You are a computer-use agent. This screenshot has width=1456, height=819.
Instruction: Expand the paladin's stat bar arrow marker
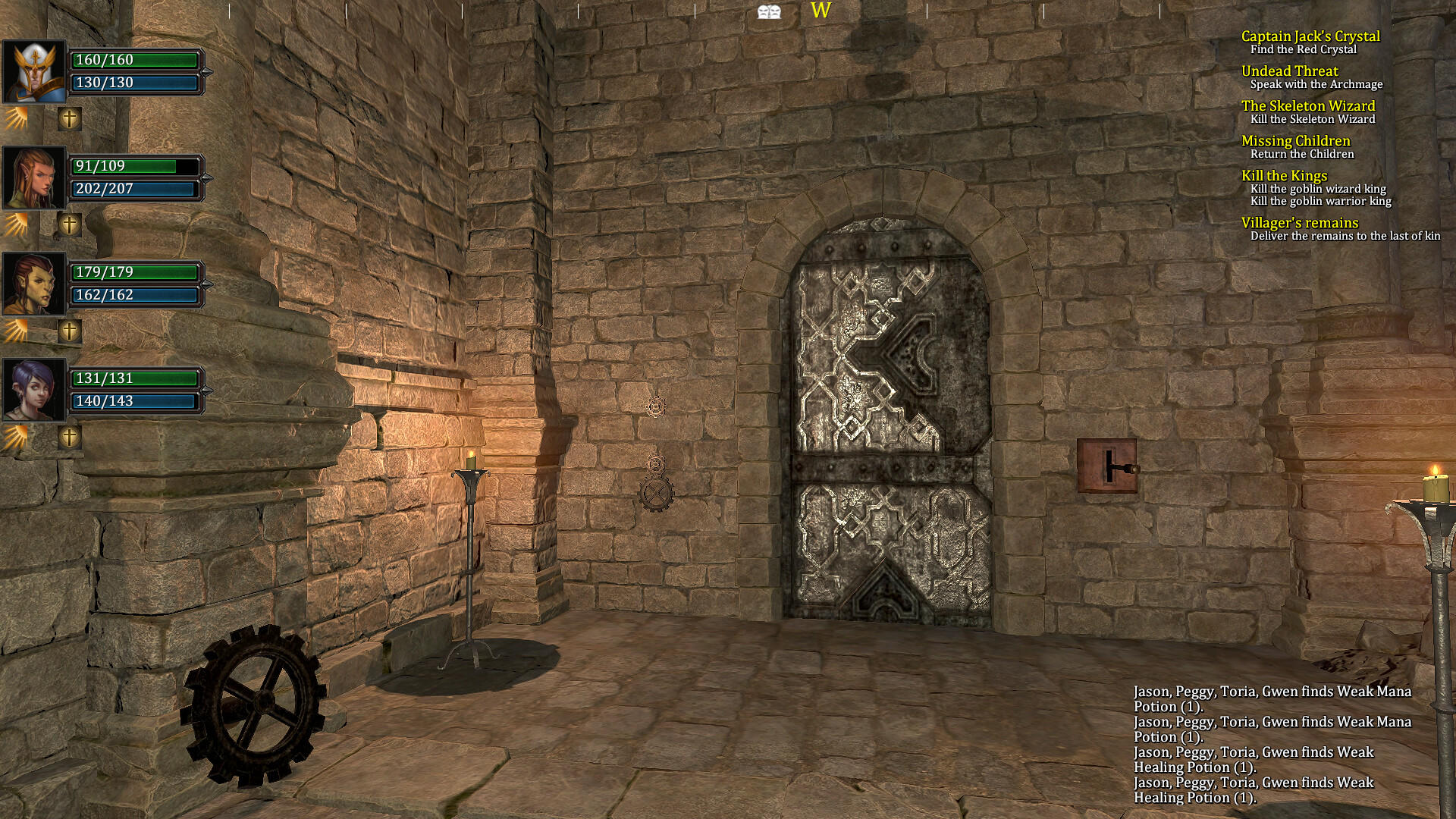(206, 72)
